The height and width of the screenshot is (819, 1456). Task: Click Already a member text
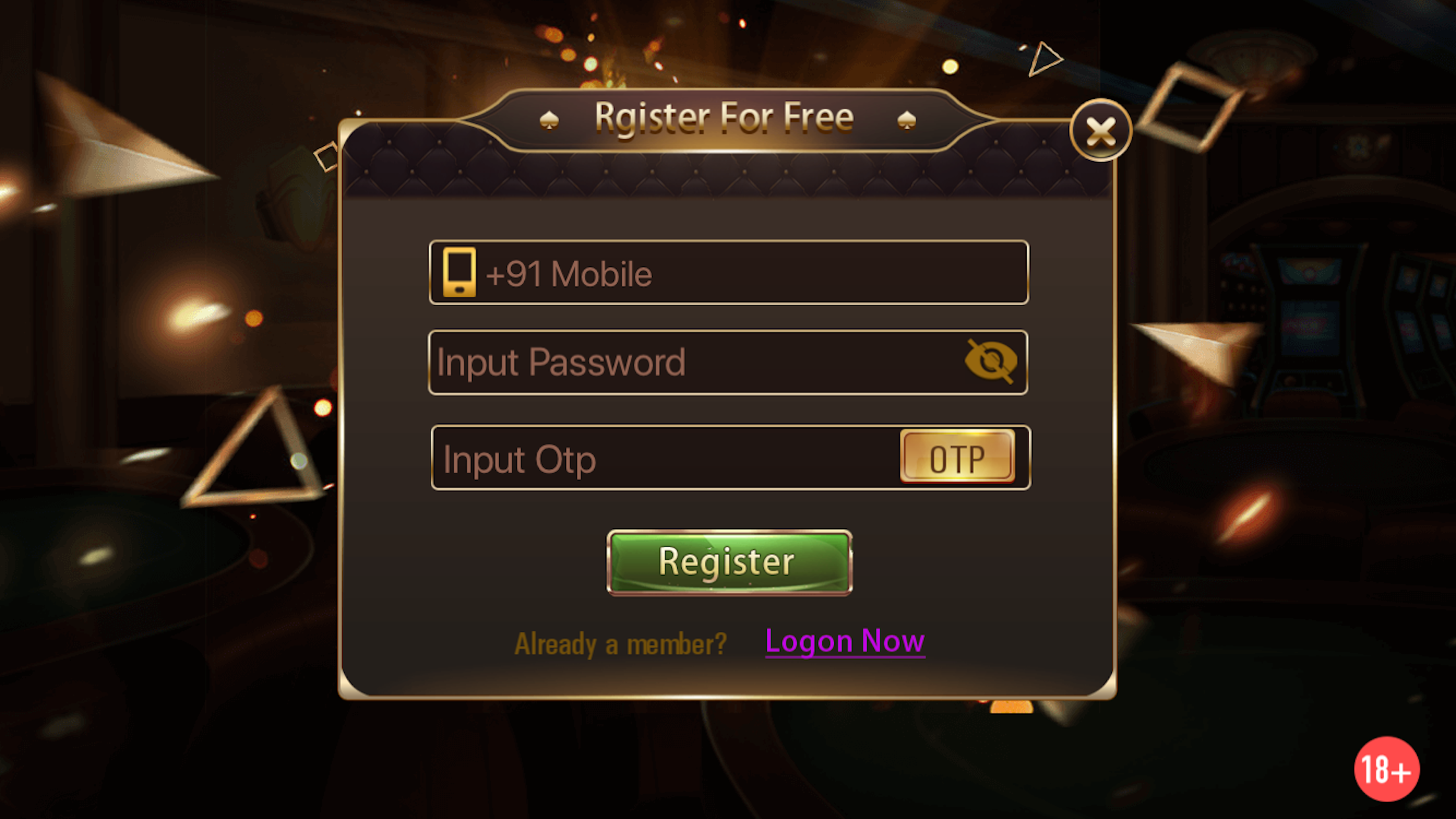(x=621, y=642)
